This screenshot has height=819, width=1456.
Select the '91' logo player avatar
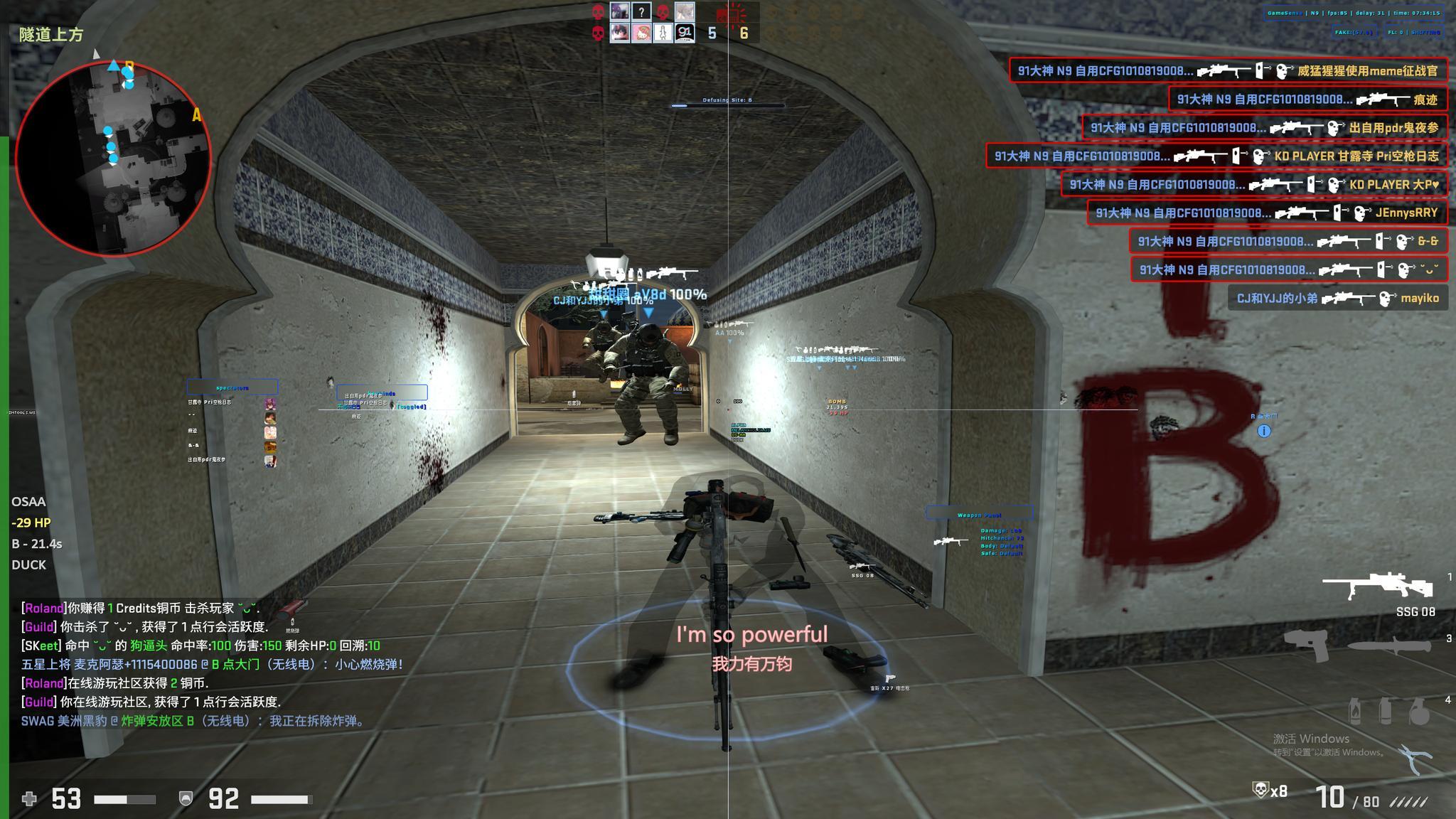(x=684, y=33)
